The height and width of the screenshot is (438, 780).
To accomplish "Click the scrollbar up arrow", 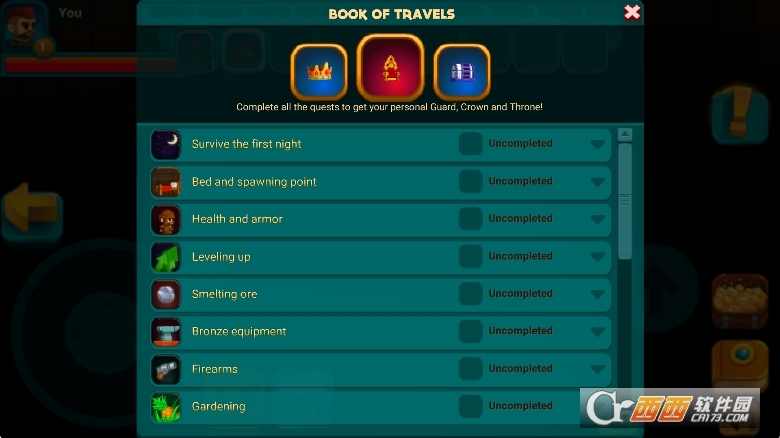I will (625, 134).
